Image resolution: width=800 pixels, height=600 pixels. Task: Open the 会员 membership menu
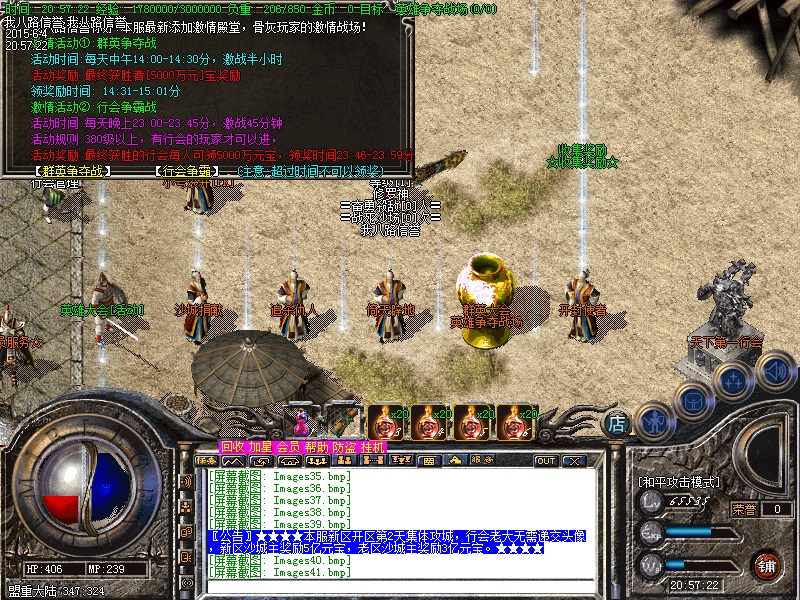click(288, 447)
